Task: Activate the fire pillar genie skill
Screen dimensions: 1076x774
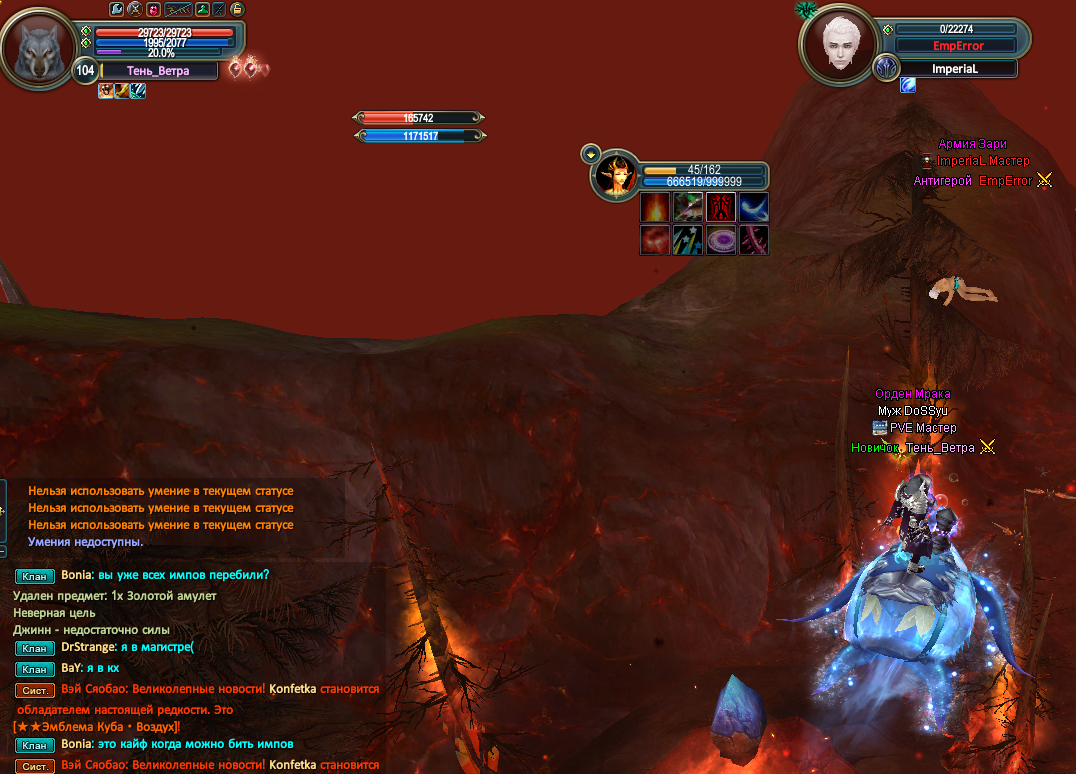Action: 655,208
